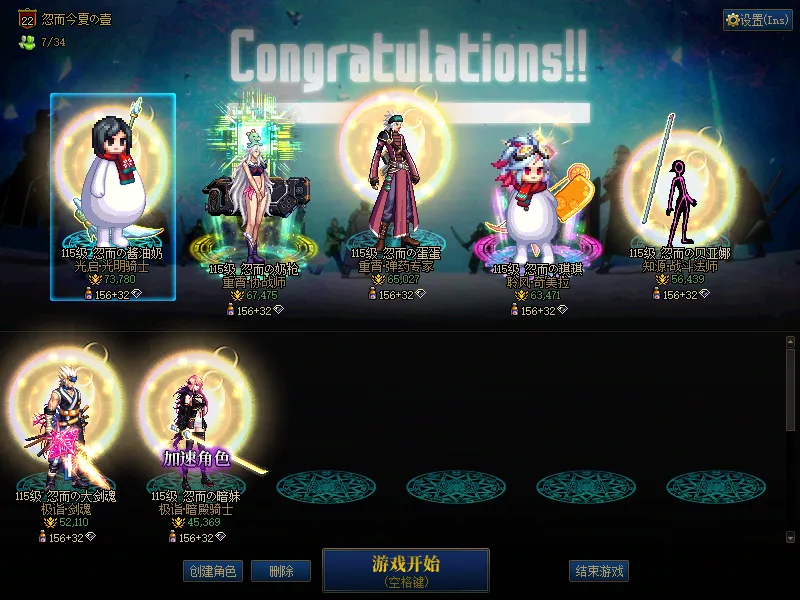
Task: Open the 设置 (Ins) settings button
Action: (x=757, y=20)
